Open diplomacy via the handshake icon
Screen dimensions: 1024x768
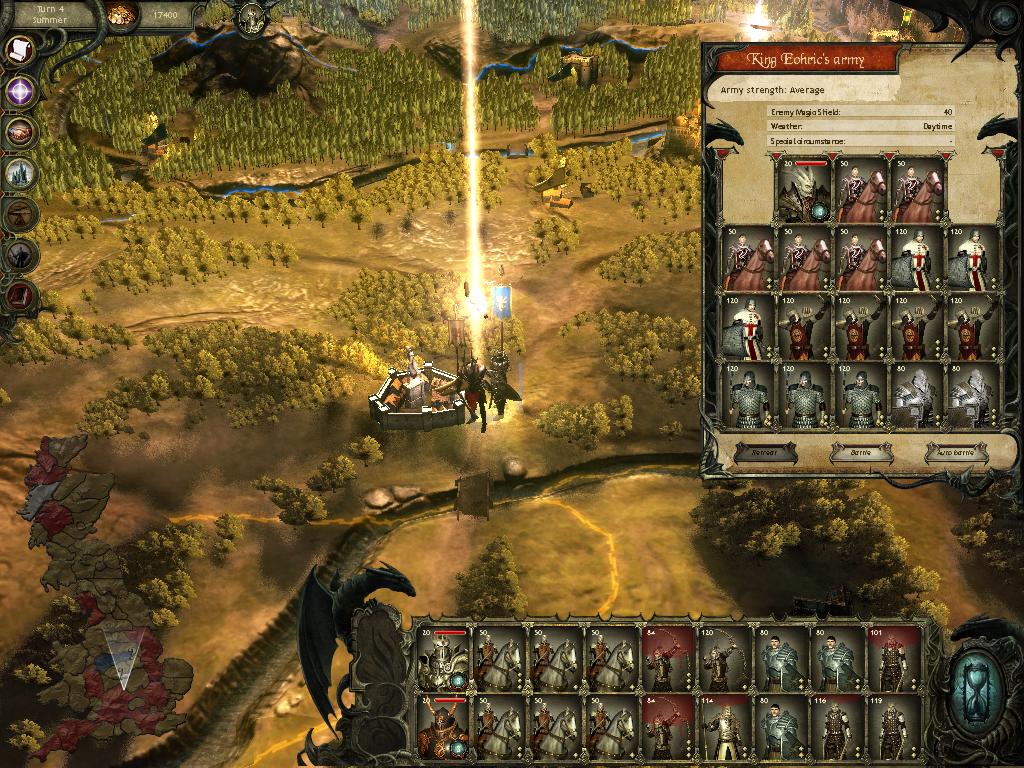[x=20, y=132]
